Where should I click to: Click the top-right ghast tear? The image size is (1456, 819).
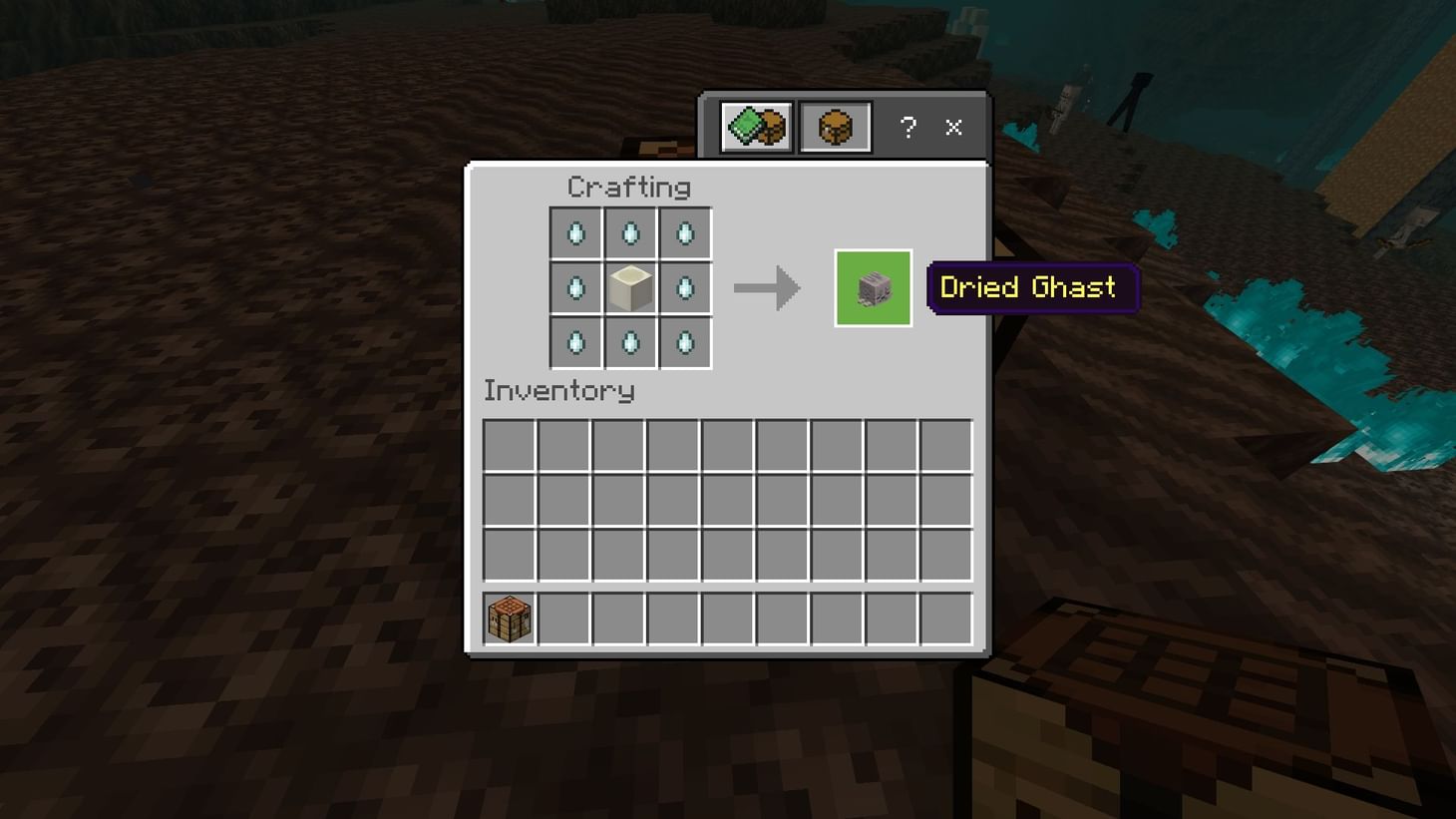(x=685, y=232)
